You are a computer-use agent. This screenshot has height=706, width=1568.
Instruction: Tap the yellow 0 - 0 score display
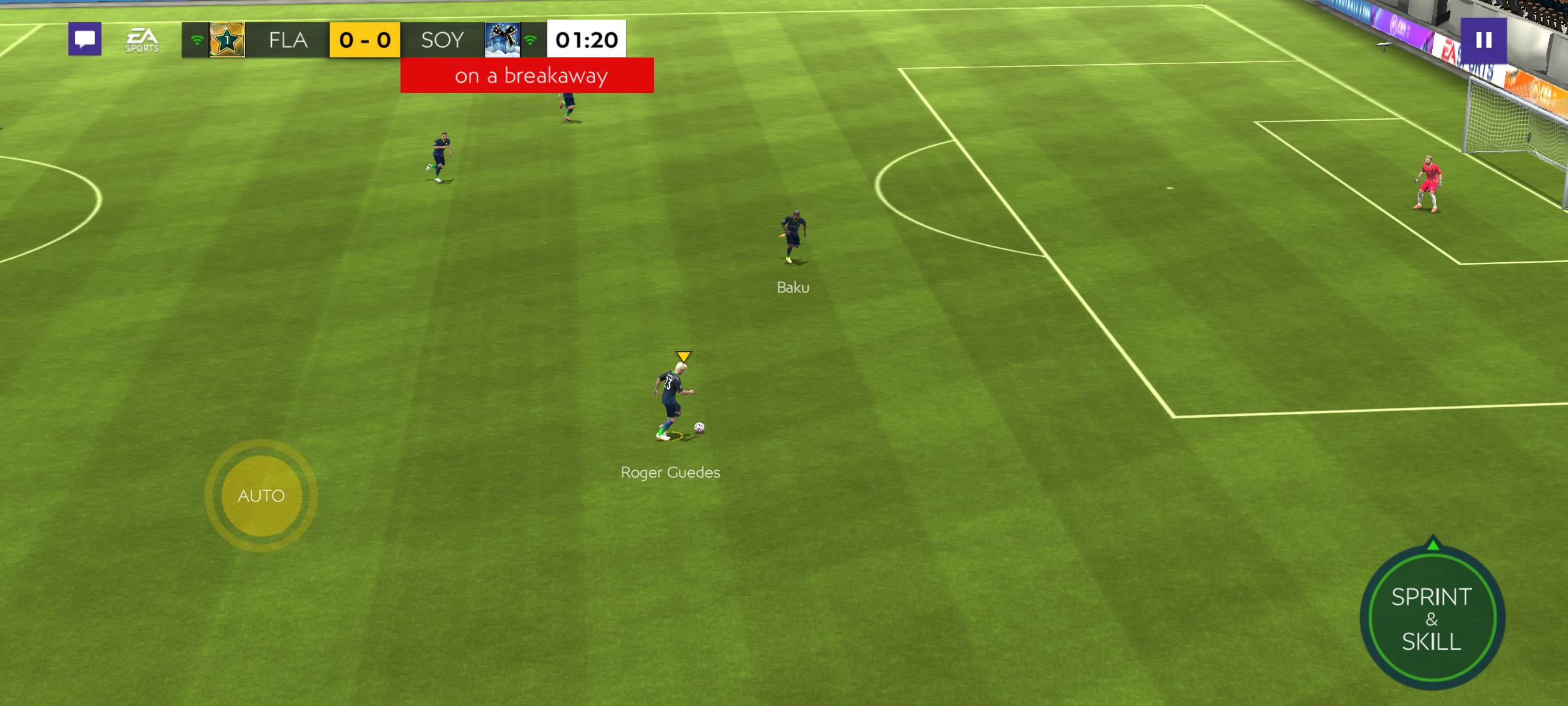coord(365,39)
